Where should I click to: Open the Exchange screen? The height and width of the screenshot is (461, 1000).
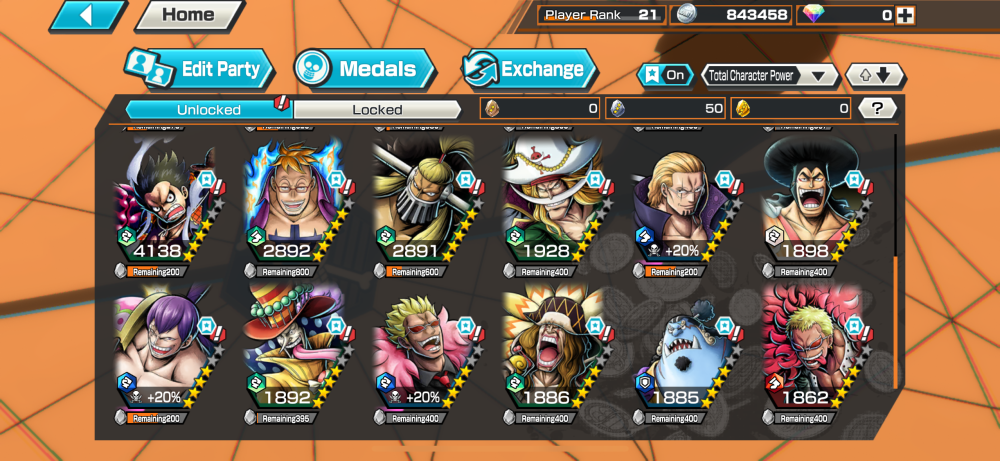[x=530, y=69]
